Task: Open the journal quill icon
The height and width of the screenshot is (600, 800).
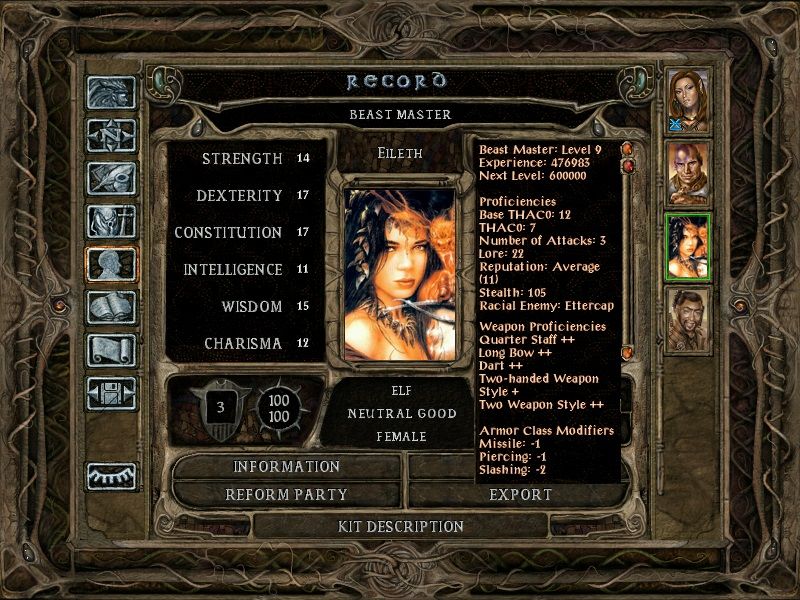Action: [110, 178]
